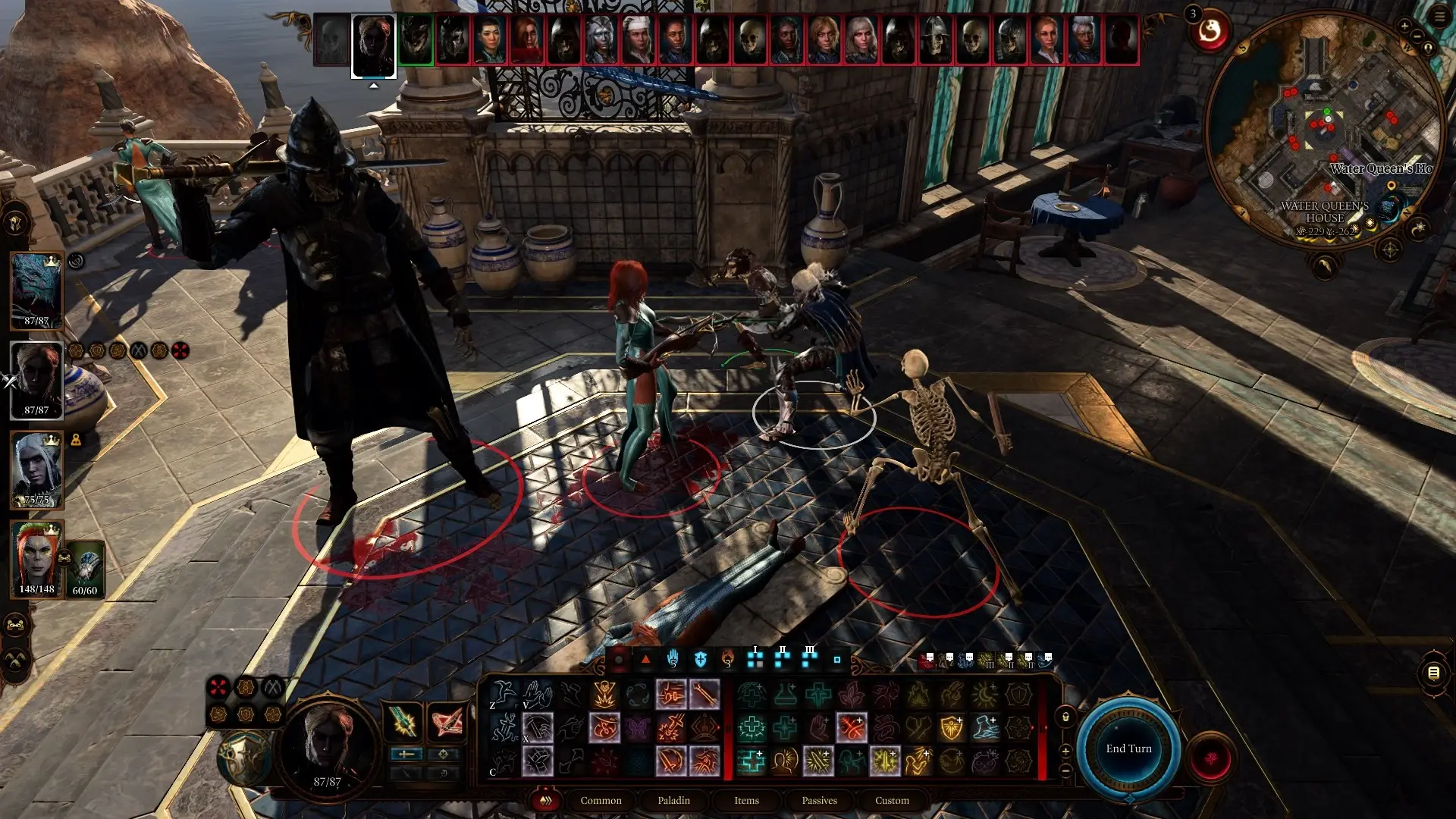Viewport: 1456px width, 819px height.
Task: Select the Passives hotbar tab
Action: [819, 800]
